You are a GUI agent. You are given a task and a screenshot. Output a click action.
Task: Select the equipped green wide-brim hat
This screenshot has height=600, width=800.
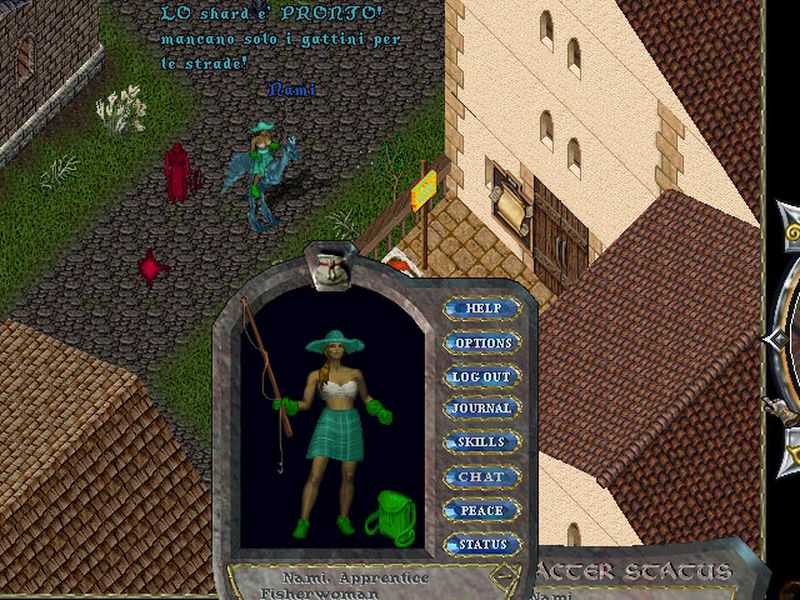pos(335,342)
